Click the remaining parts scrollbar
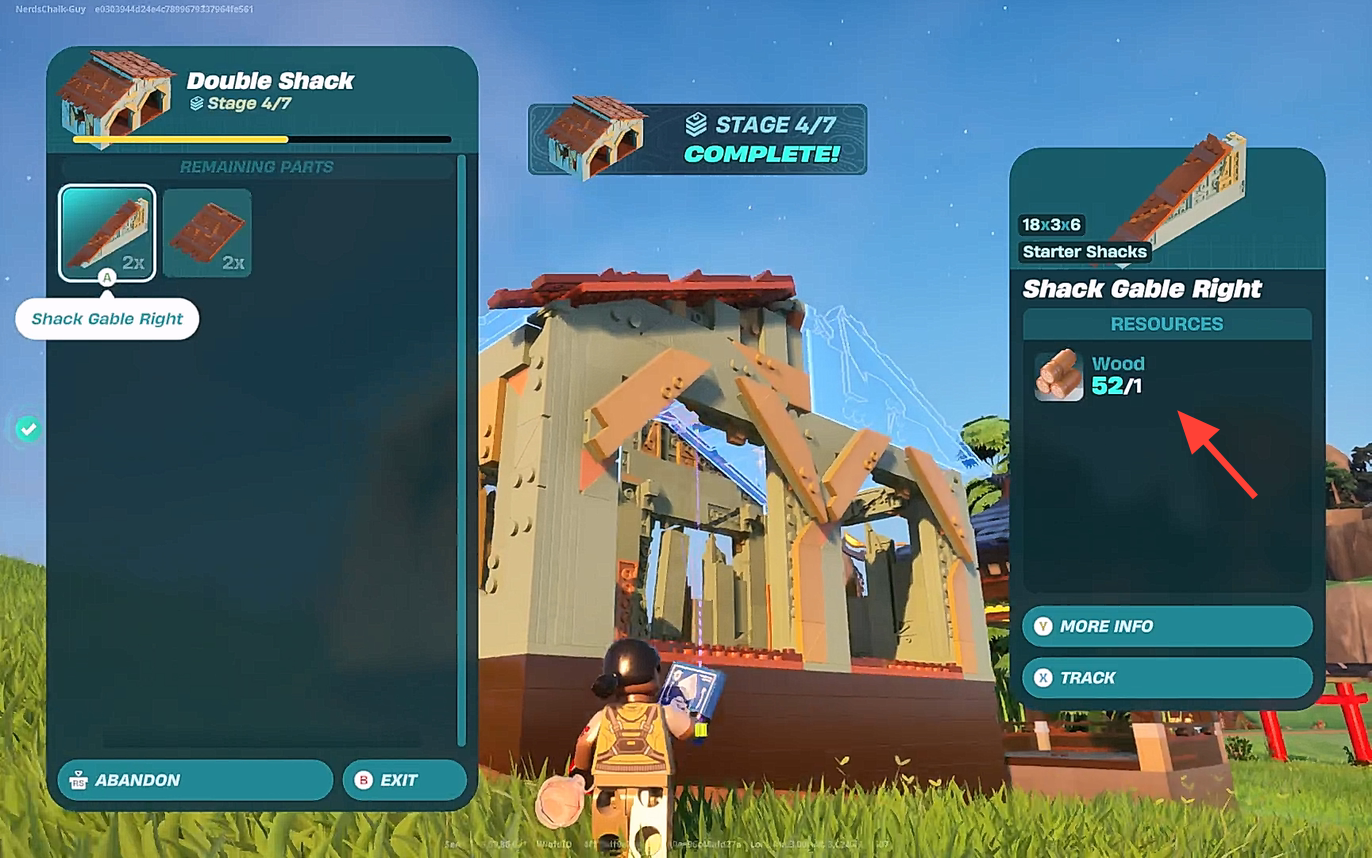The height and width of the screenshot is (858, 1372). pos(461,450)
